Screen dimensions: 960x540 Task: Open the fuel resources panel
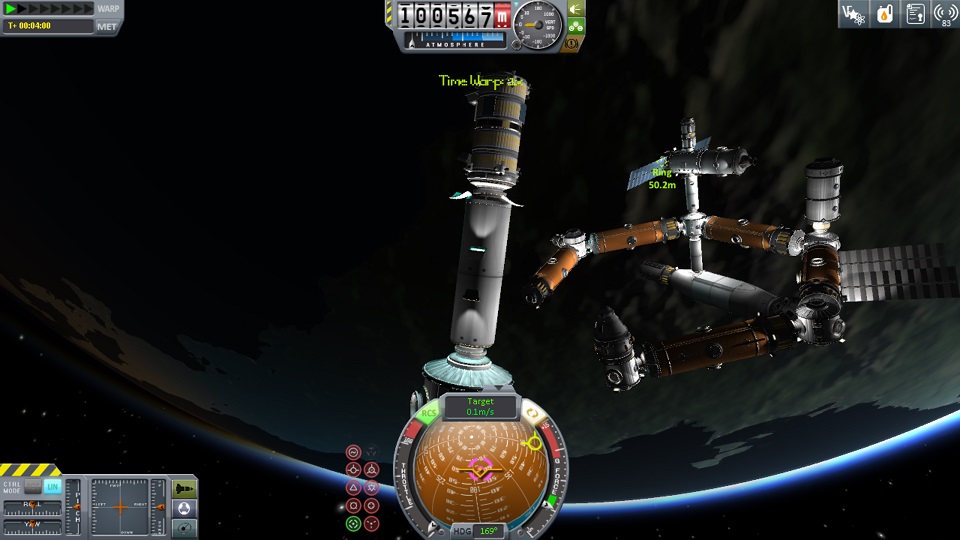pyautogui.click(x=884, y=14)
